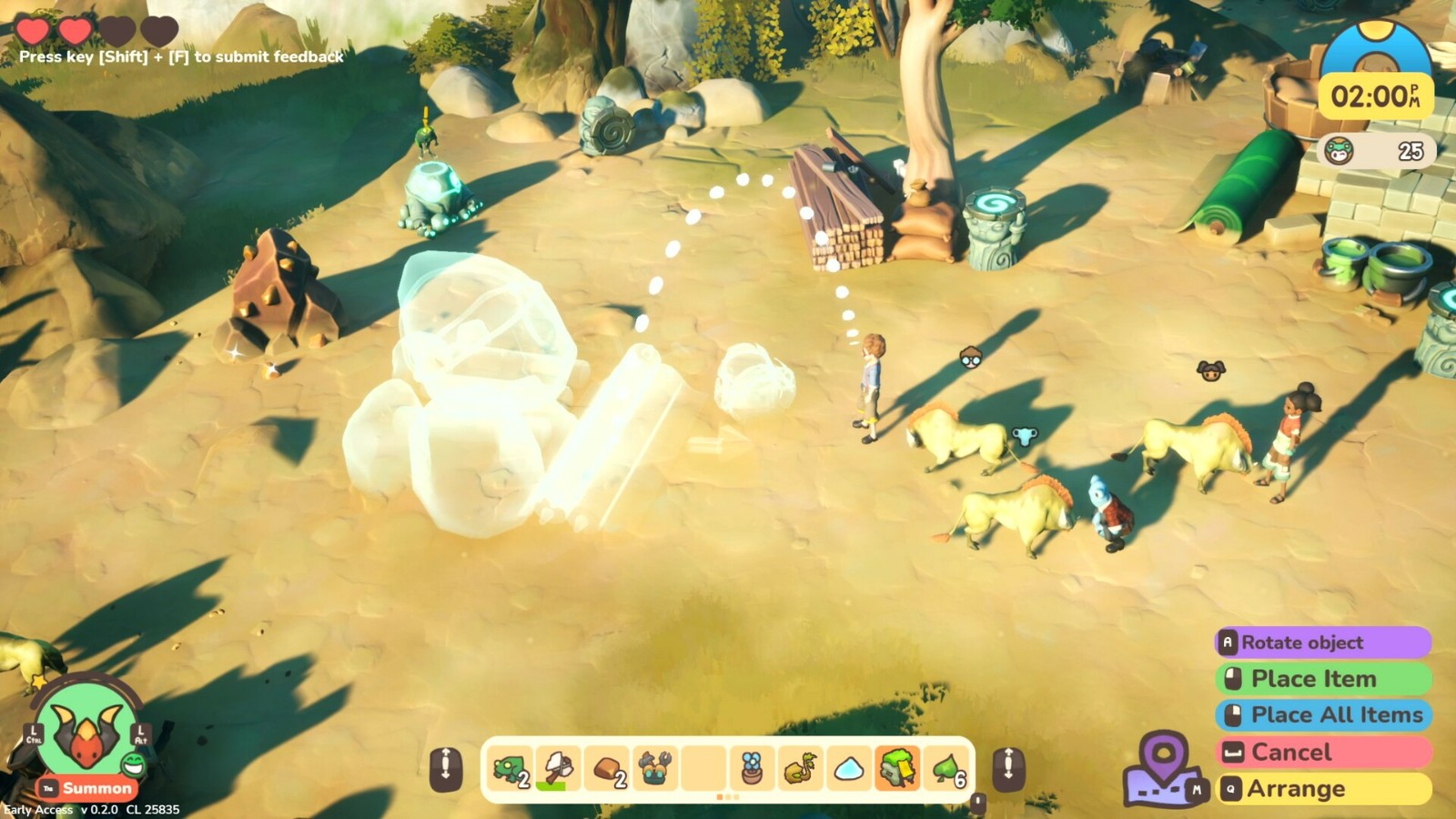Screen dimensions: 1456x819
Task: Select the green leaf stack slot
Action: pyautogui.click(x=946, y=769)
